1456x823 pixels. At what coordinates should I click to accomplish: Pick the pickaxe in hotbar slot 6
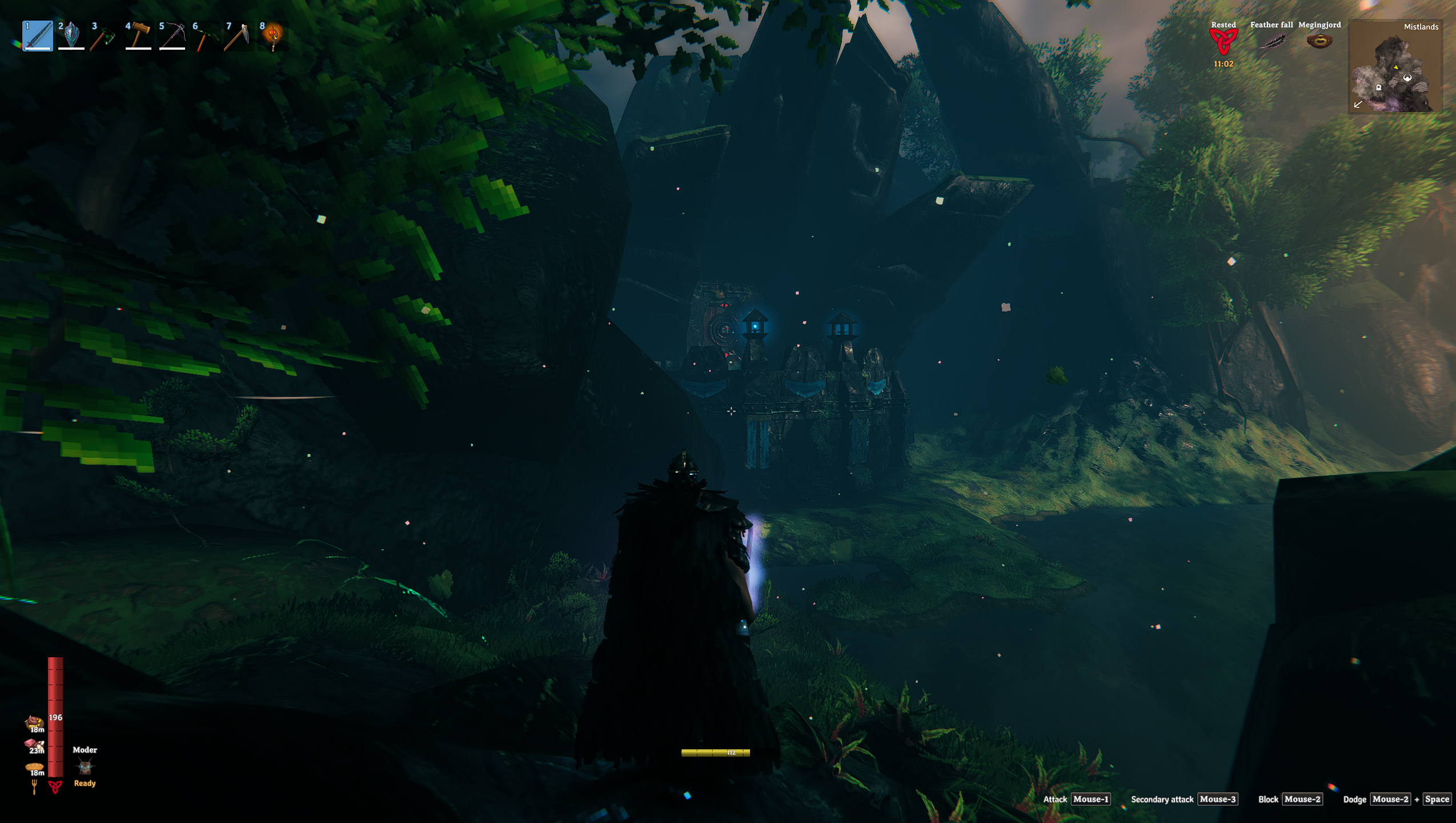pyautogui.click(x=205, y=36)
